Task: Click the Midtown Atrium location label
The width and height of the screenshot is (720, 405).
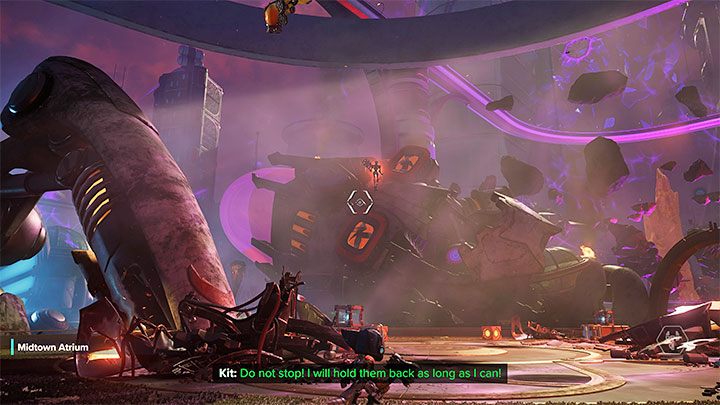Action: 50,346
